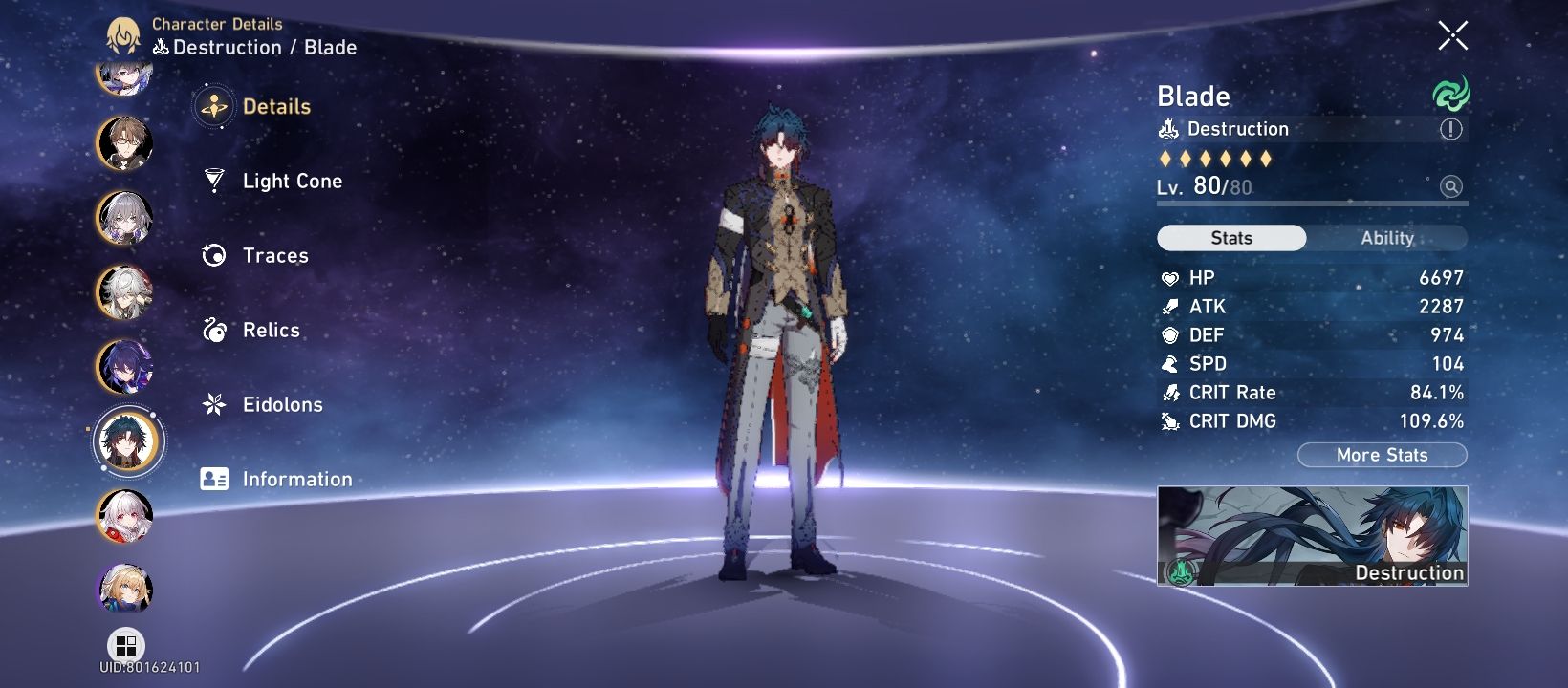Open the exclamation alert icon next to Destruction

click(x=1452, y=128)
